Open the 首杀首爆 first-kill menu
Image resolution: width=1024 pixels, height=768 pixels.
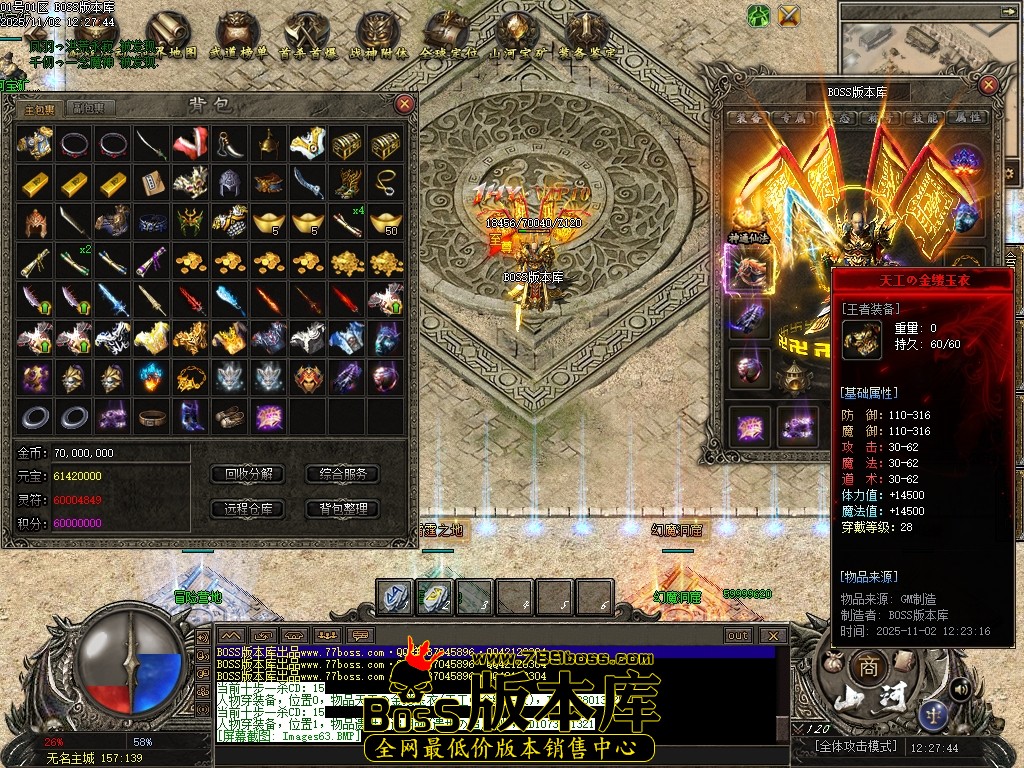coord(306,36)
